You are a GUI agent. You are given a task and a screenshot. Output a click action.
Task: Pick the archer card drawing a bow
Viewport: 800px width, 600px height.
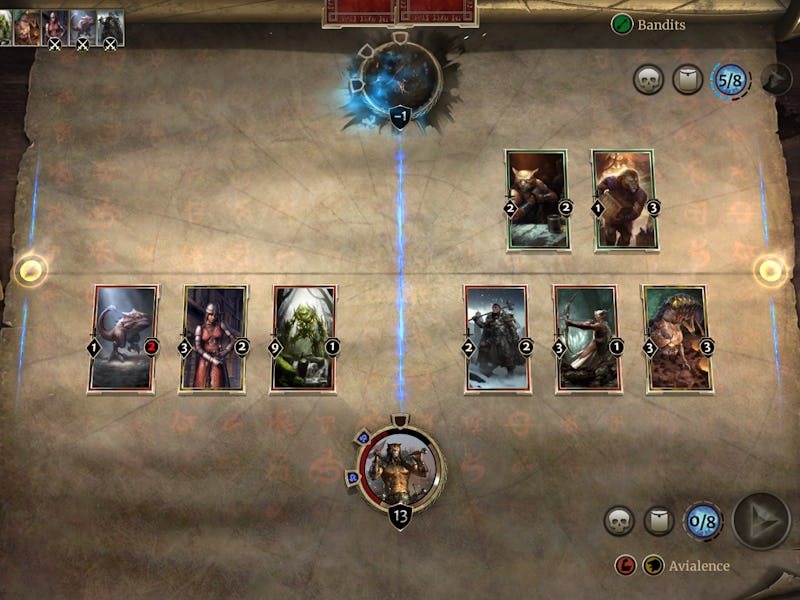(586, 337)
